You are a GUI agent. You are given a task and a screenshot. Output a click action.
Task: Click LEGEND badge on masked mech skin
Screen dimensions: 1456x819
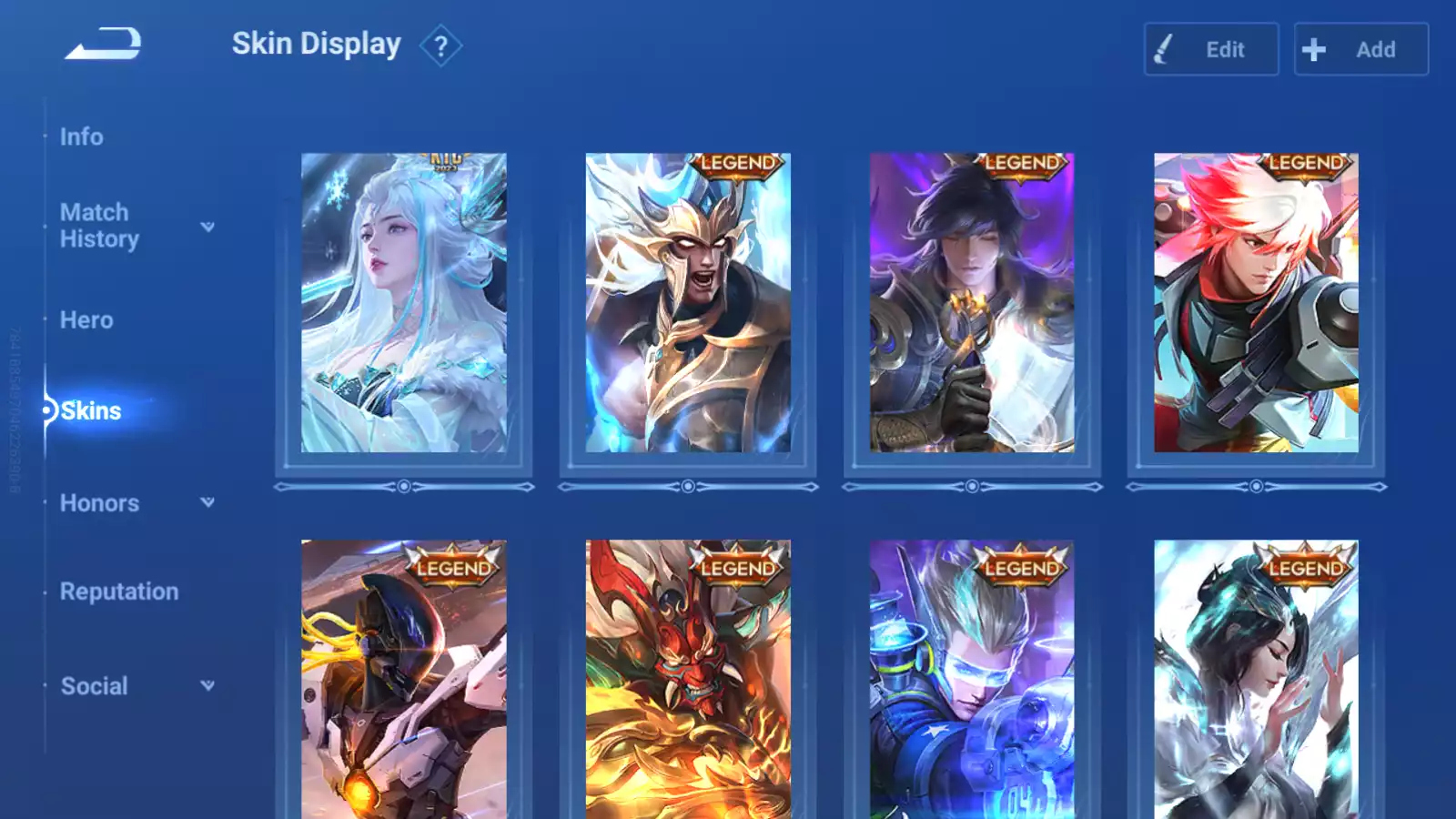point(453,568)
